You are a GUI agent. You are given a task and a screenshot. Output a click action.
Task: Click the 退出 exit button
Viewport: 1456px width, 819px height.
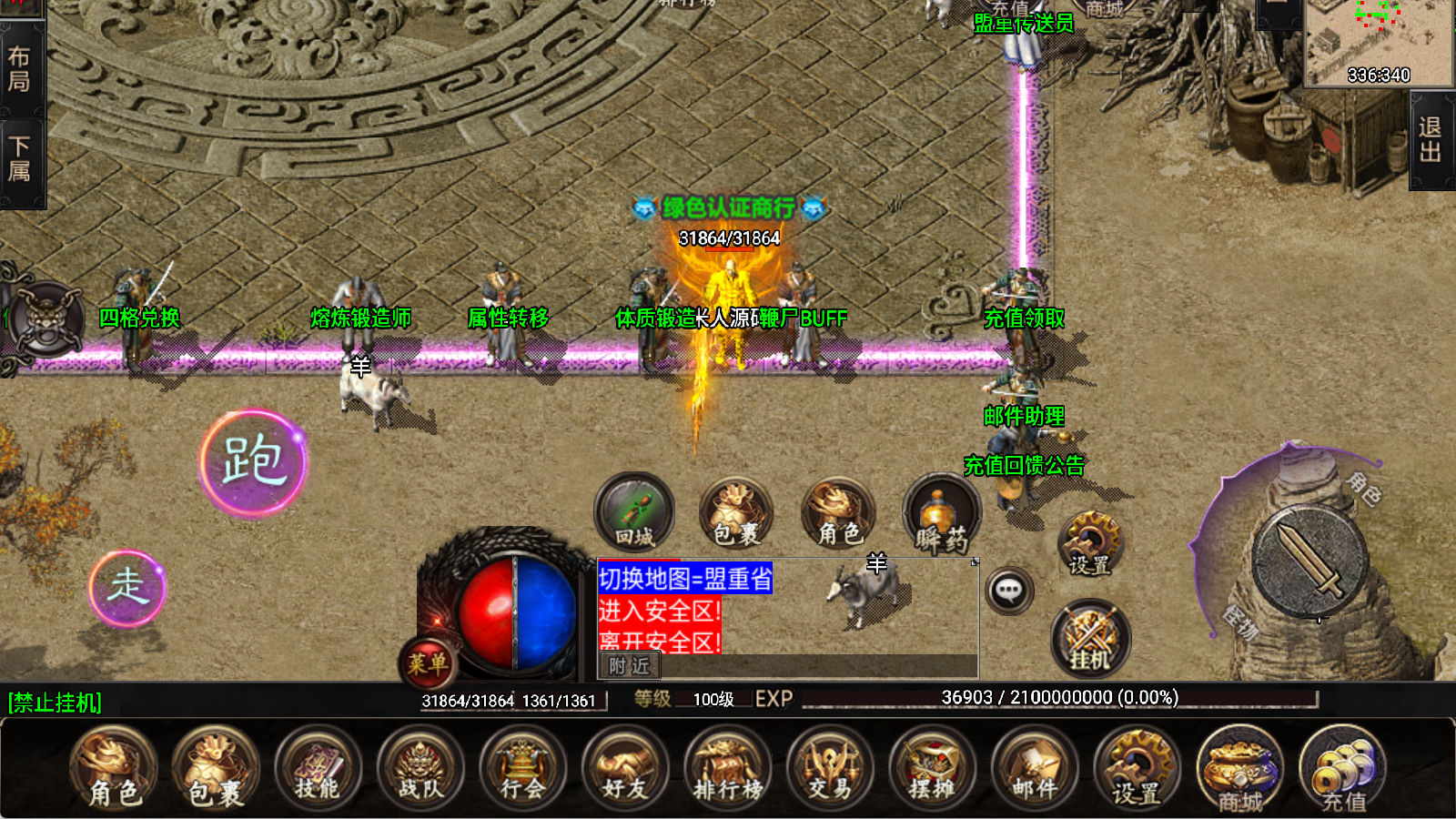click(1431, 140)
